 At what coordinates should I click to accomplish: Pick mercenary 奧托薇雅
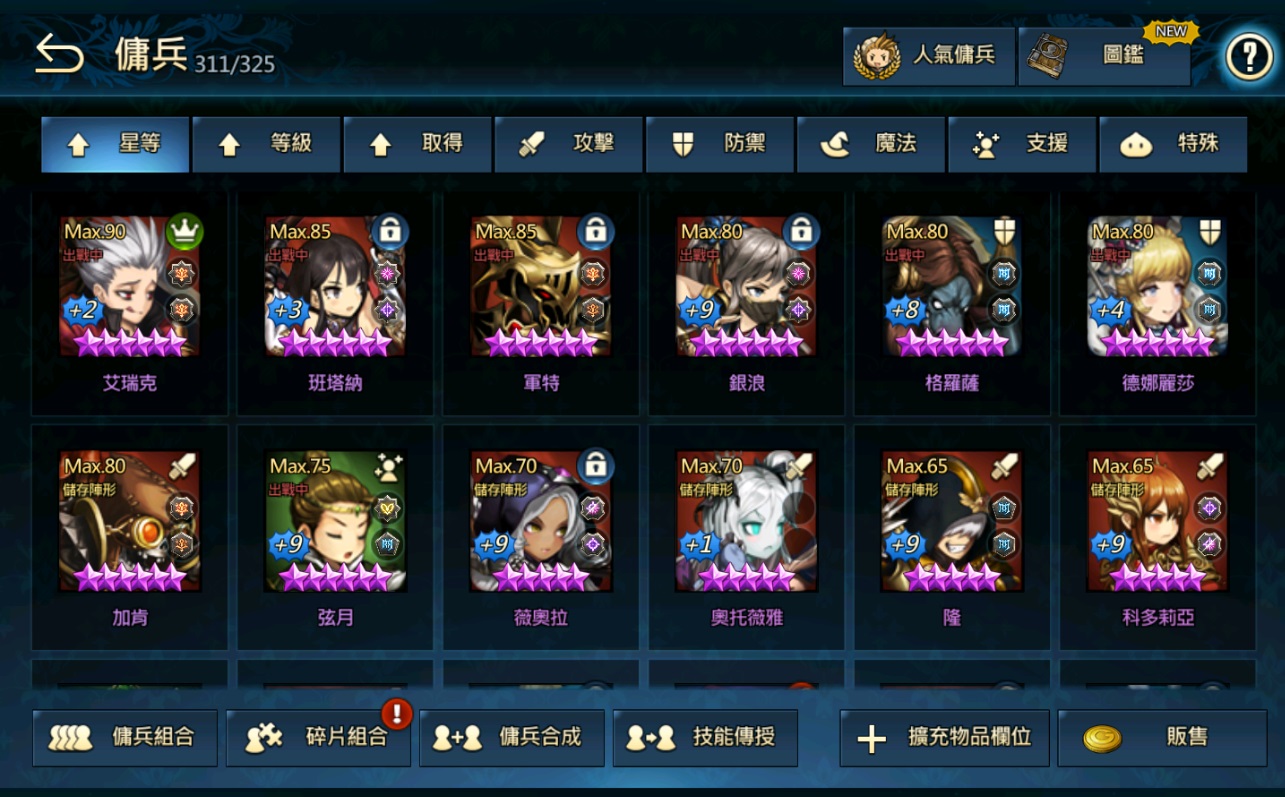coord(746,522)
